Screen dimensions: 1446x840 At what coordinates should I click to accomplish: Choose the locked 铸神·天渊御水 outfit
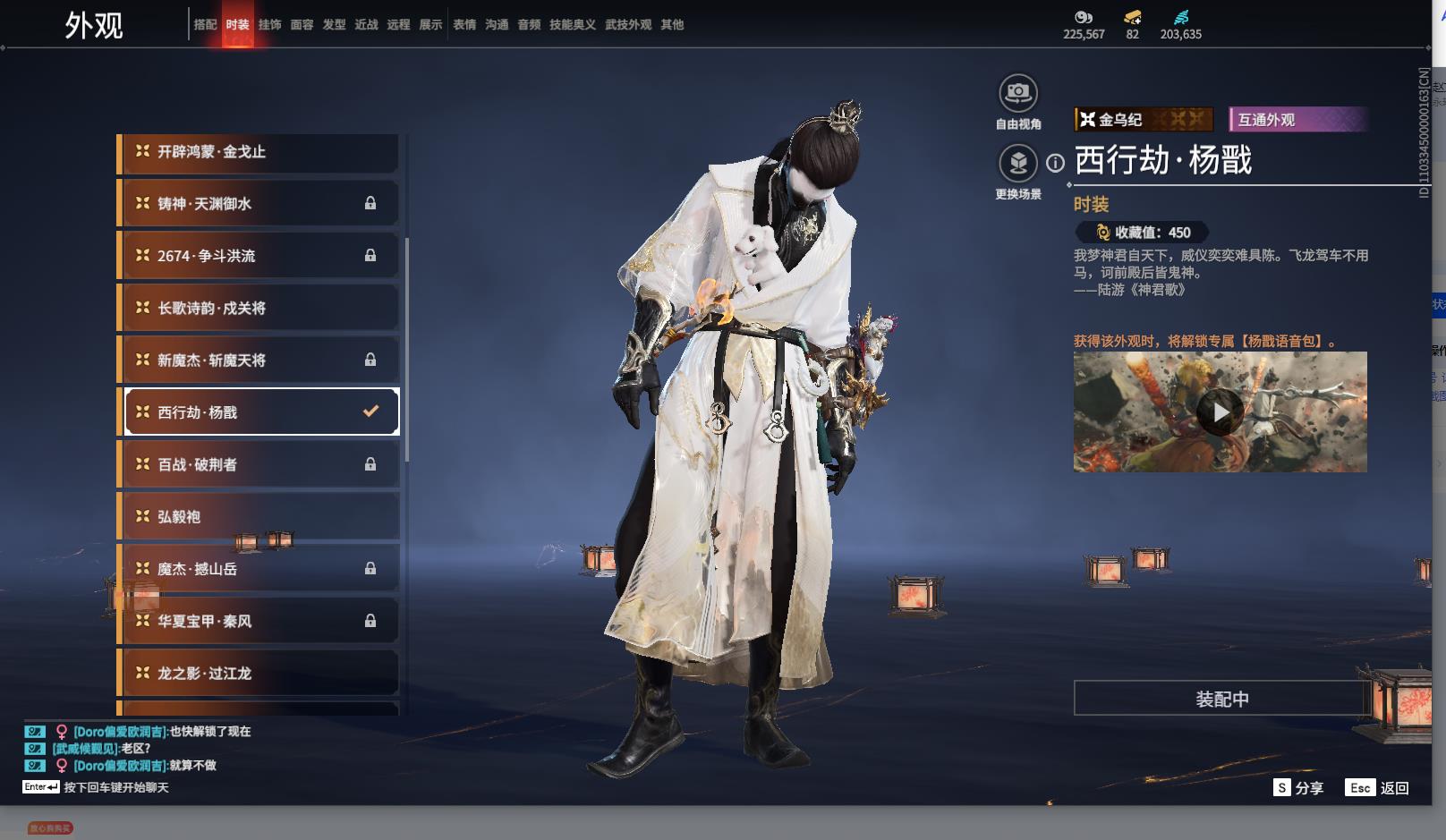pyautogui.click(x=259, y=204)
